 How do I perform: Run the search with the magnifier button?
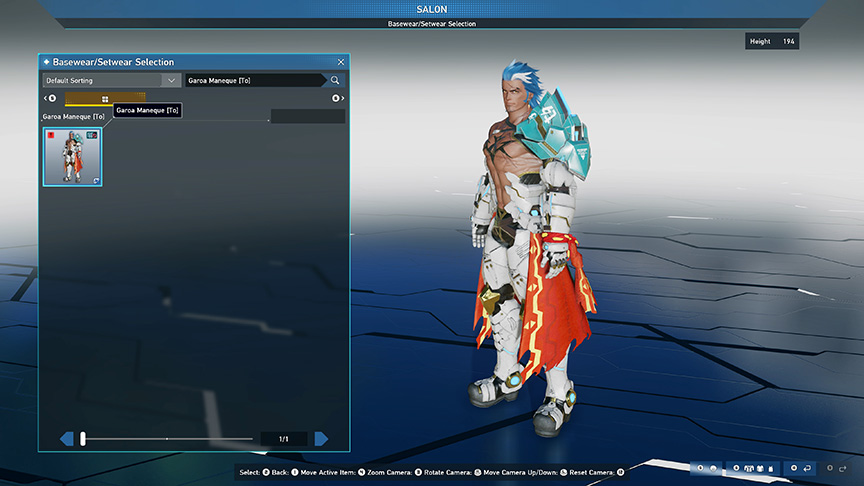[x=335, y=80]
